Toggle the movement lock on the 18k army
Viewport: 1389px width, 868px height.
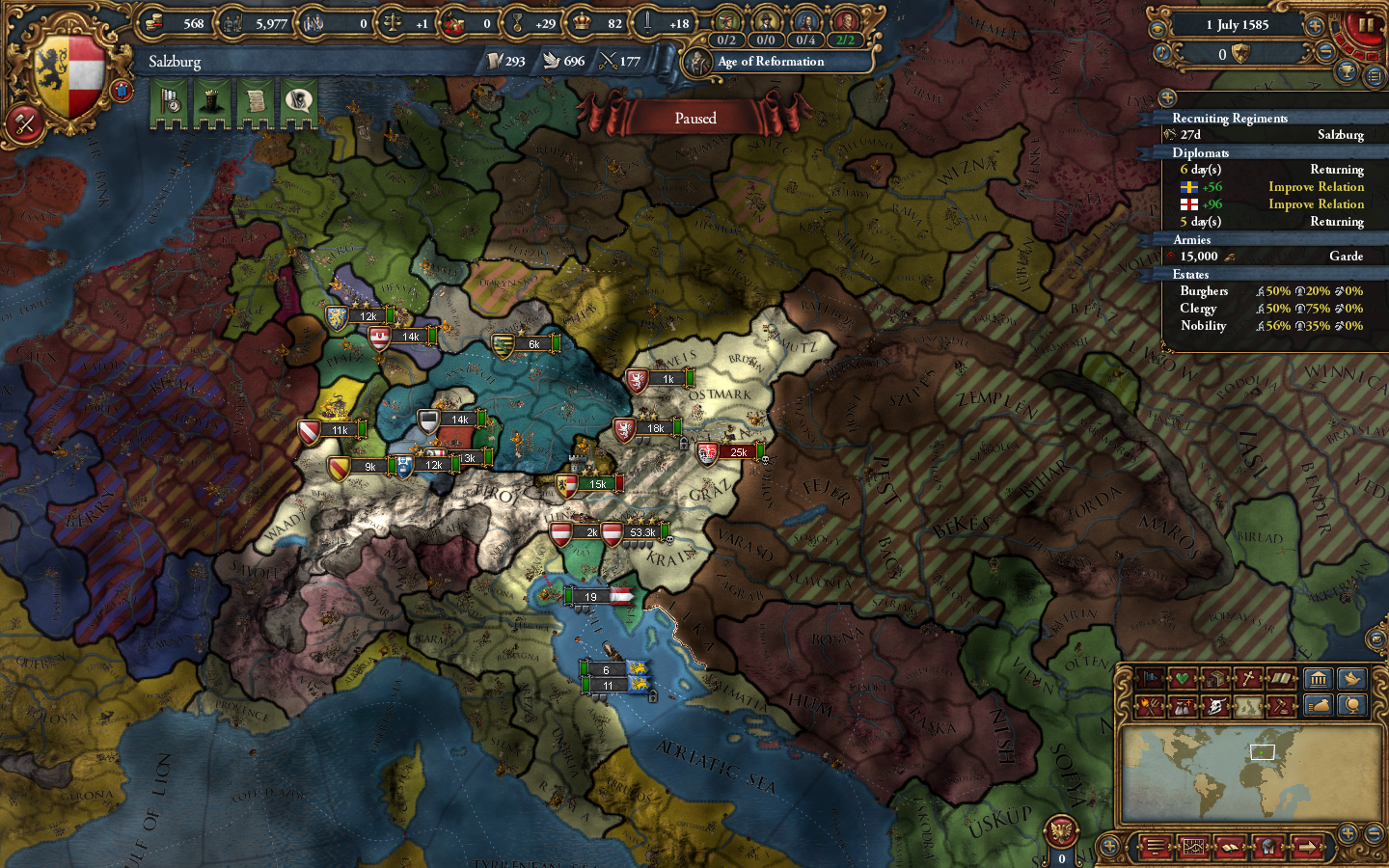click(684, 446)
